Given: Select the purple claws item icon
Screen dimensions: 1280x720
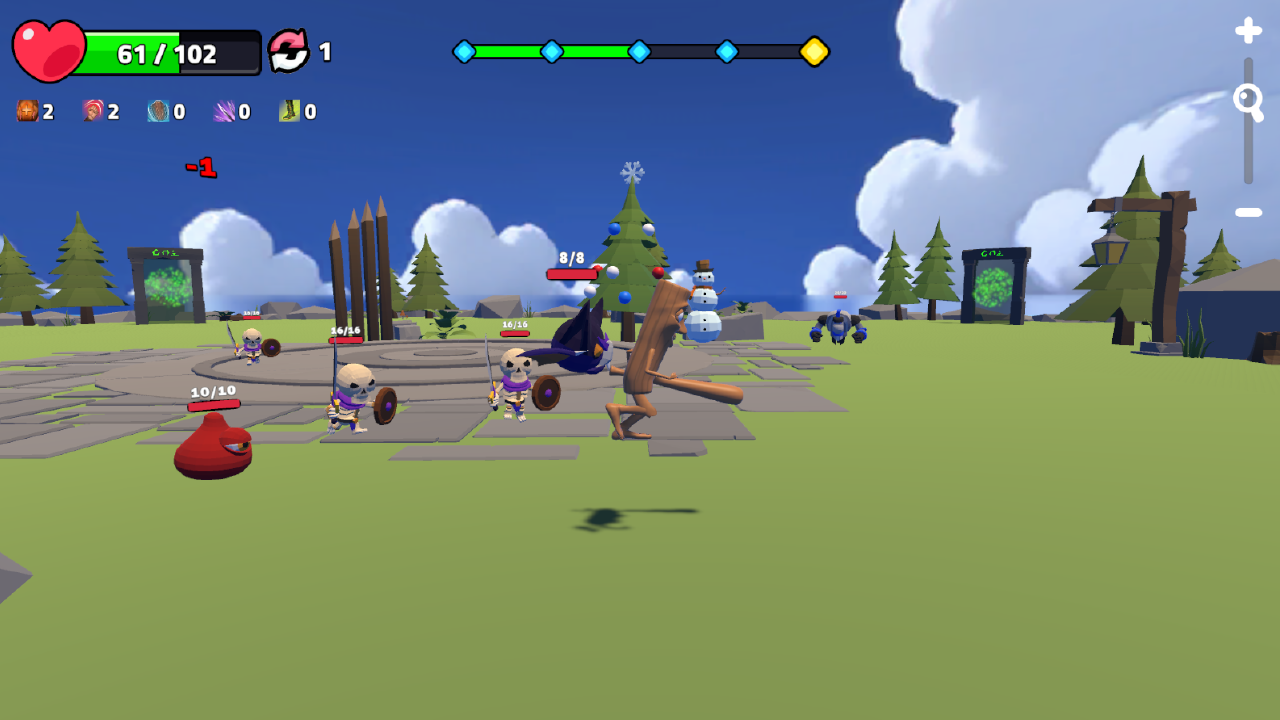Looking at the screenshot, I should [224, 111].
